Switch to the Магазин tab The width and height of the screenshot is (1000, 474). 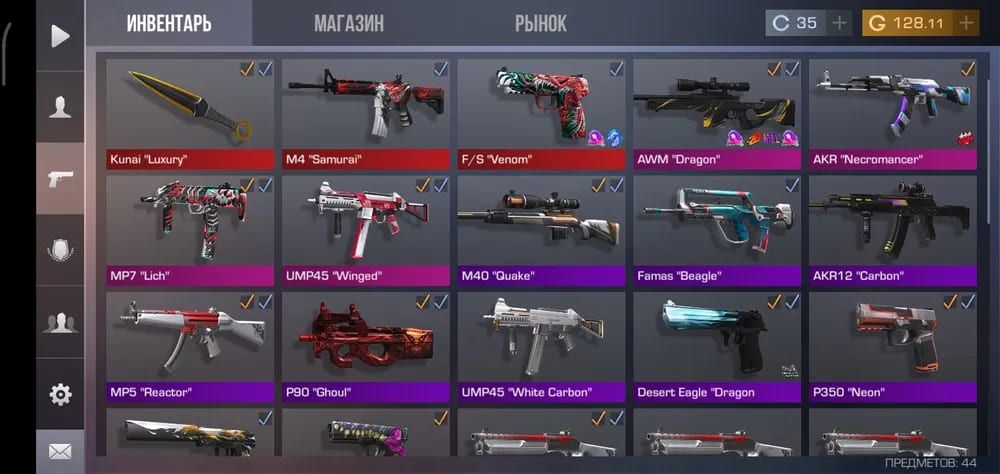[348, 23]
